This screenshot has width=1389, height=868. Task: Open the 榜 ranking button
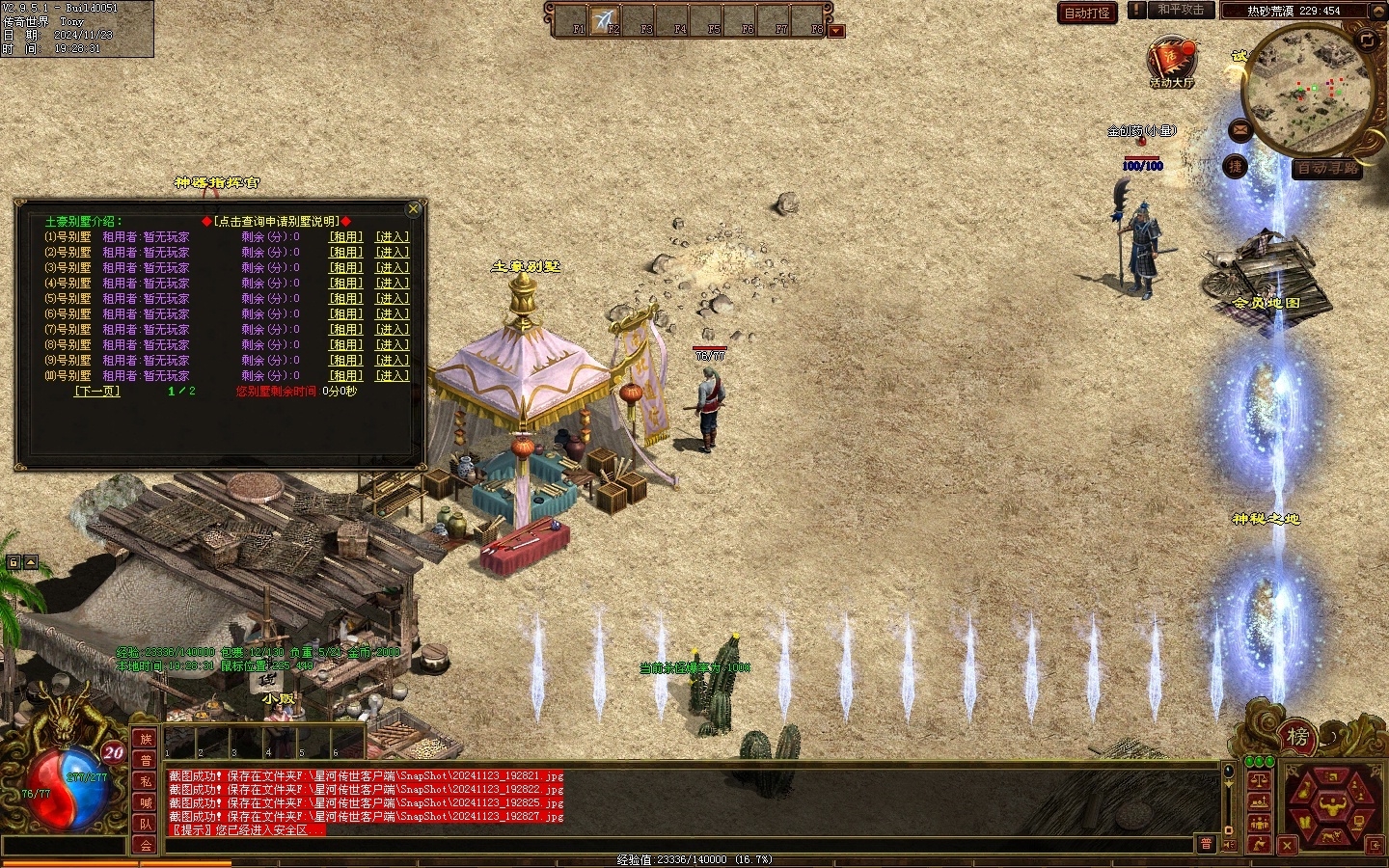tap(1298, 738)
